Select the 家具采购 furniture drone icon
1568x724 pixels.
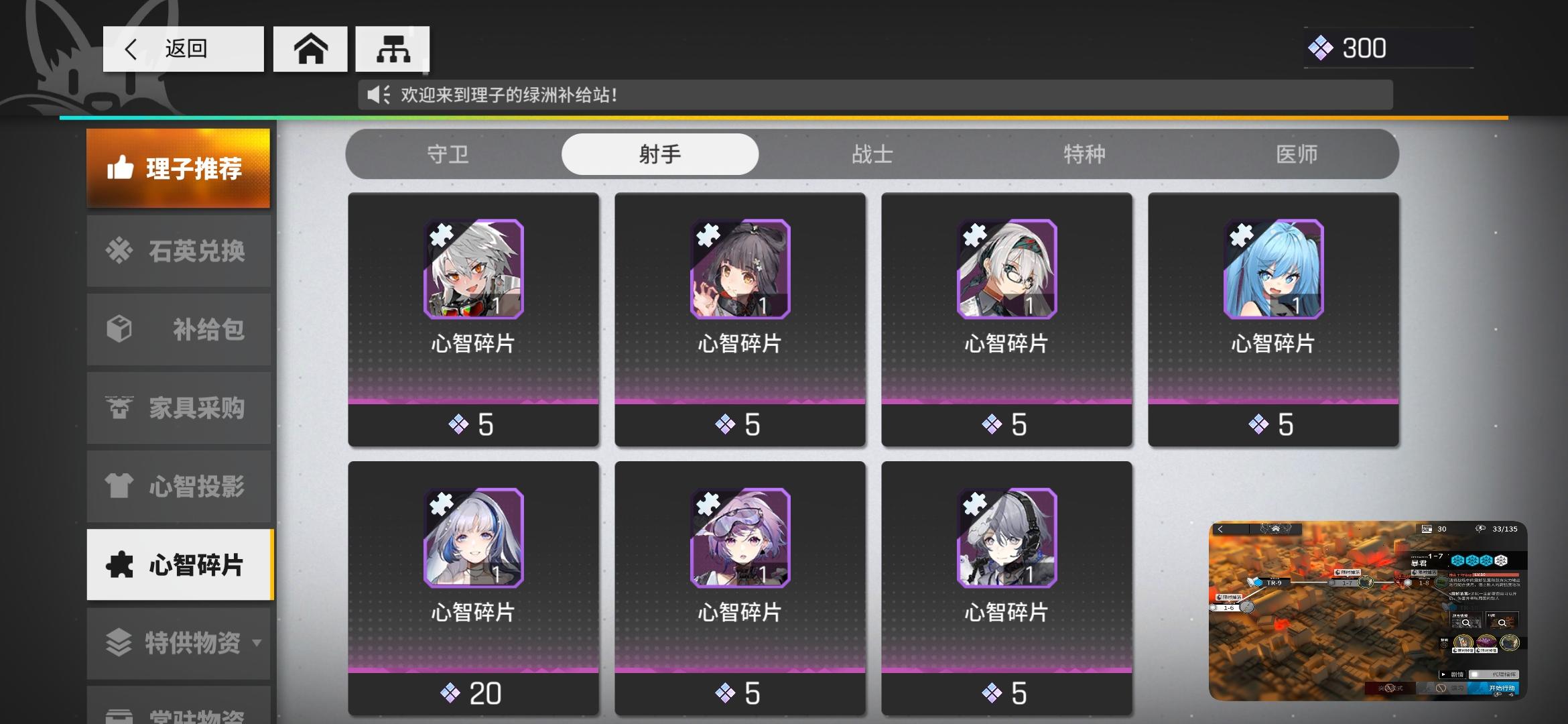click(x=119, y=408)
